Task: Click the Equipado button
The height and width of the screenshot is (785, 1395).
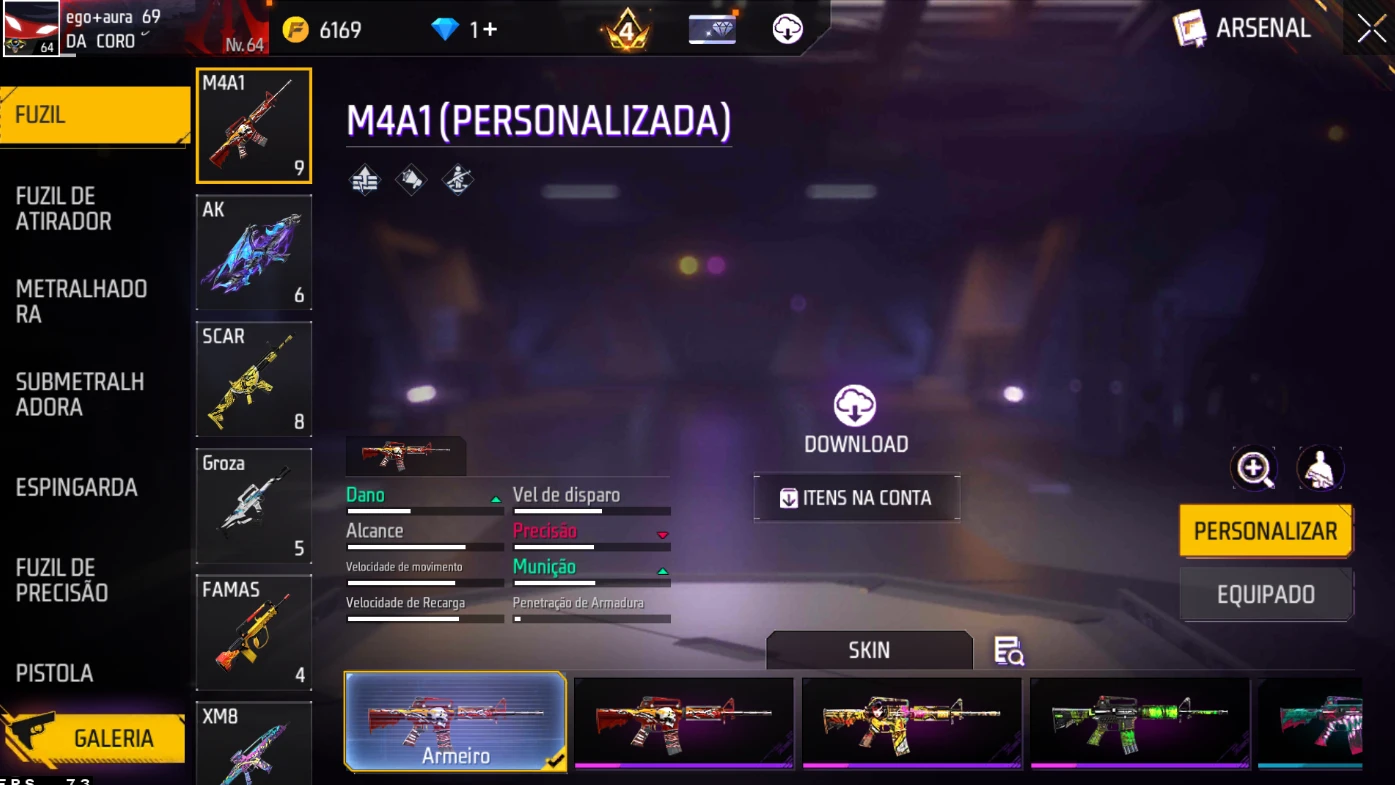Action: (1265, 595)
